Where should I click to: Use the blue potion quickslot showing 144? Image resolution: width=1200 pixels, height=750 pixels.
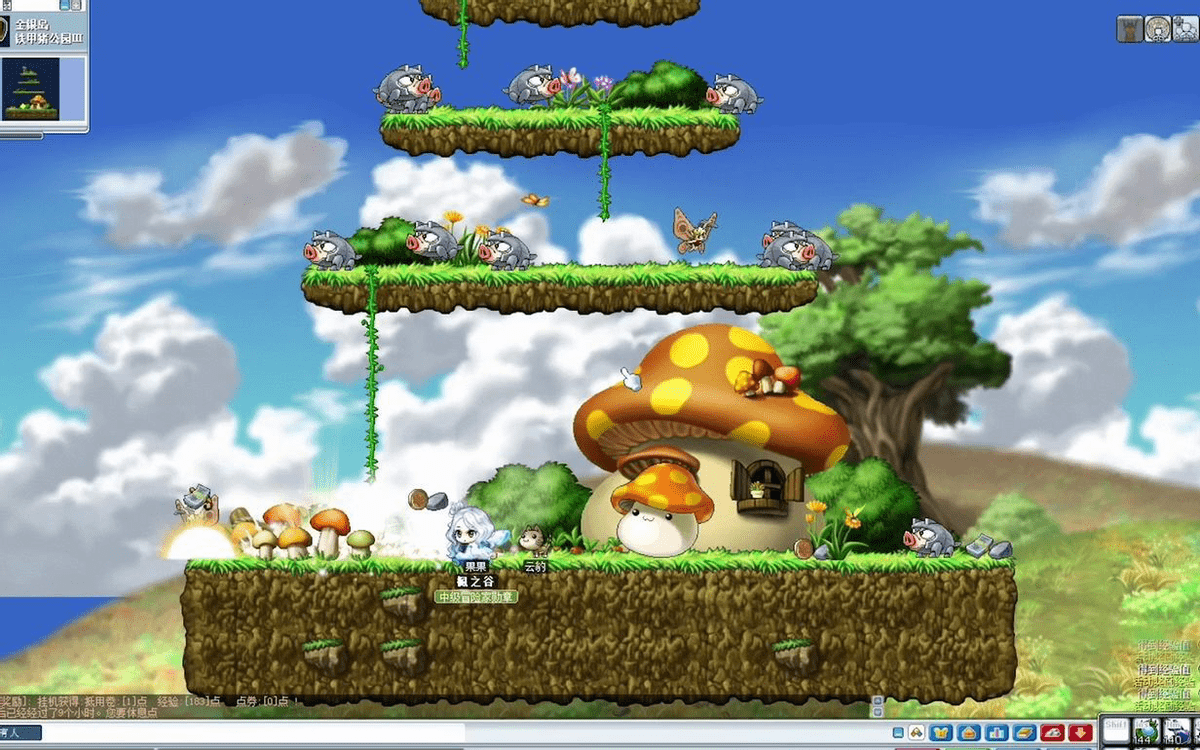point(1146,732)
